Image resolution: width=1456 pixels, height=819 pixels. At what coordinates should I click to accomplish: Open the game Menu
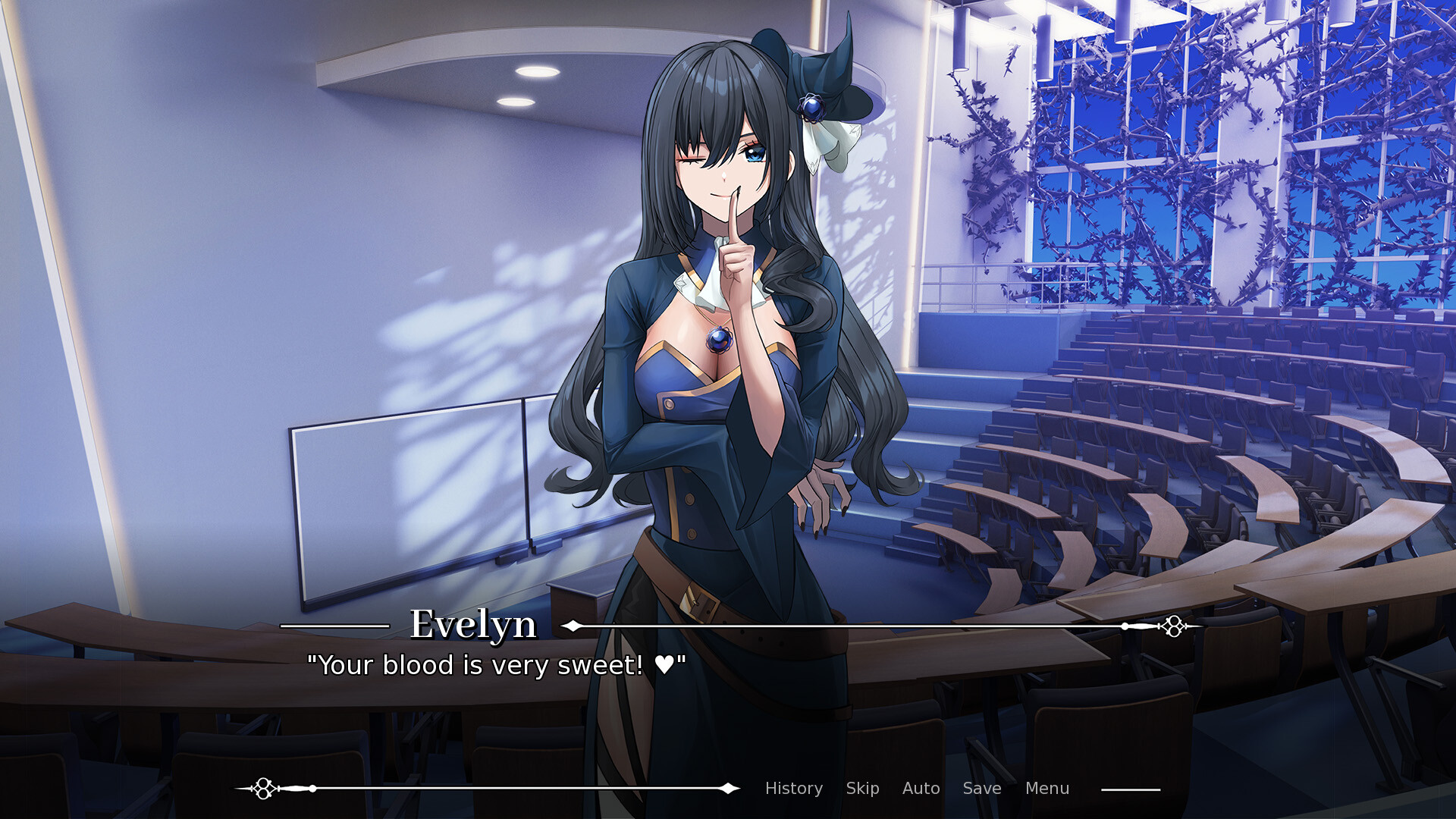pyautogui.click(x=1046, y=789)
